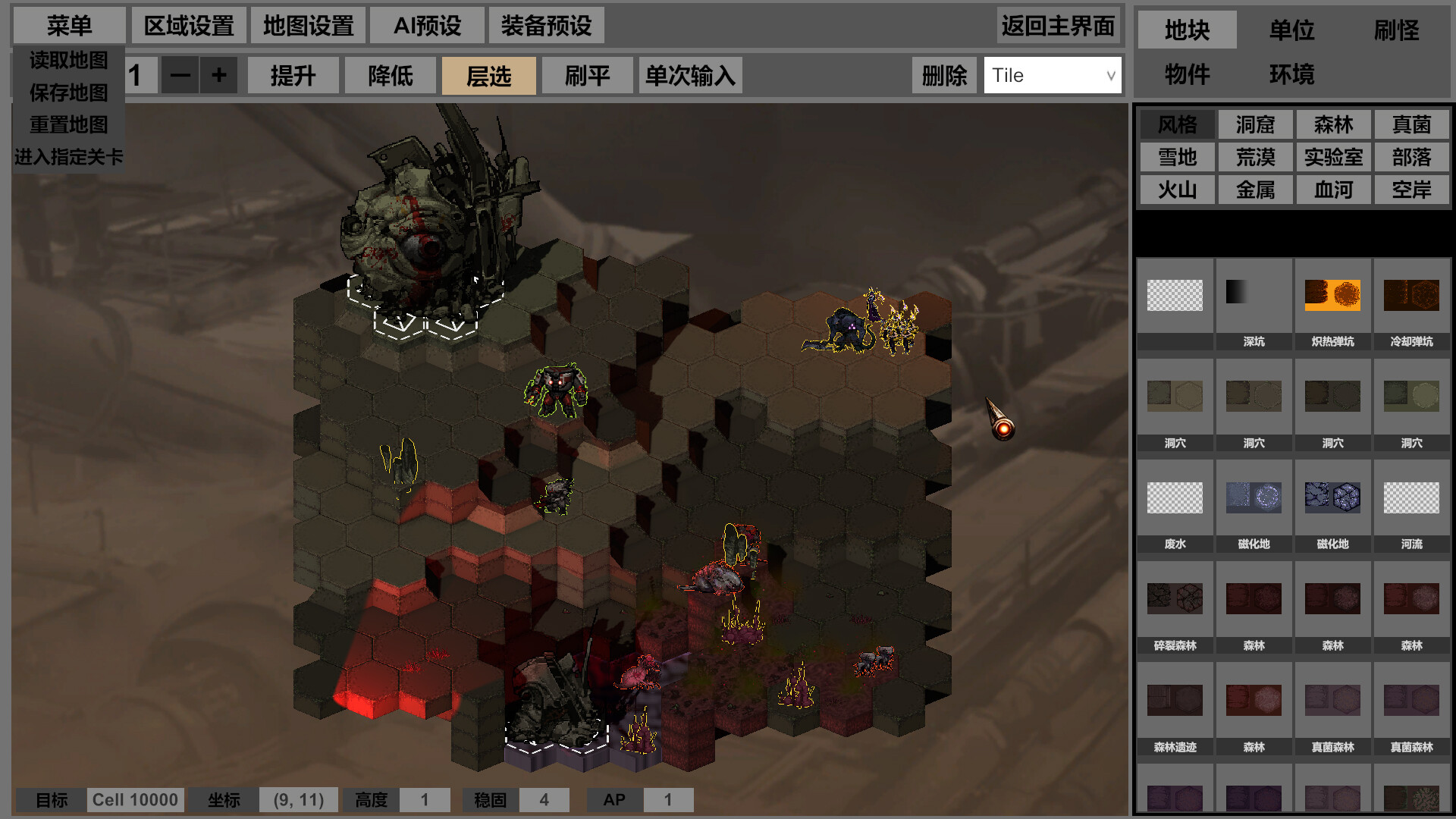This screenshot has width=1456, height=819.
Task: Click 重置地图 in the dropdown menu
Action: tap(68, 124)
